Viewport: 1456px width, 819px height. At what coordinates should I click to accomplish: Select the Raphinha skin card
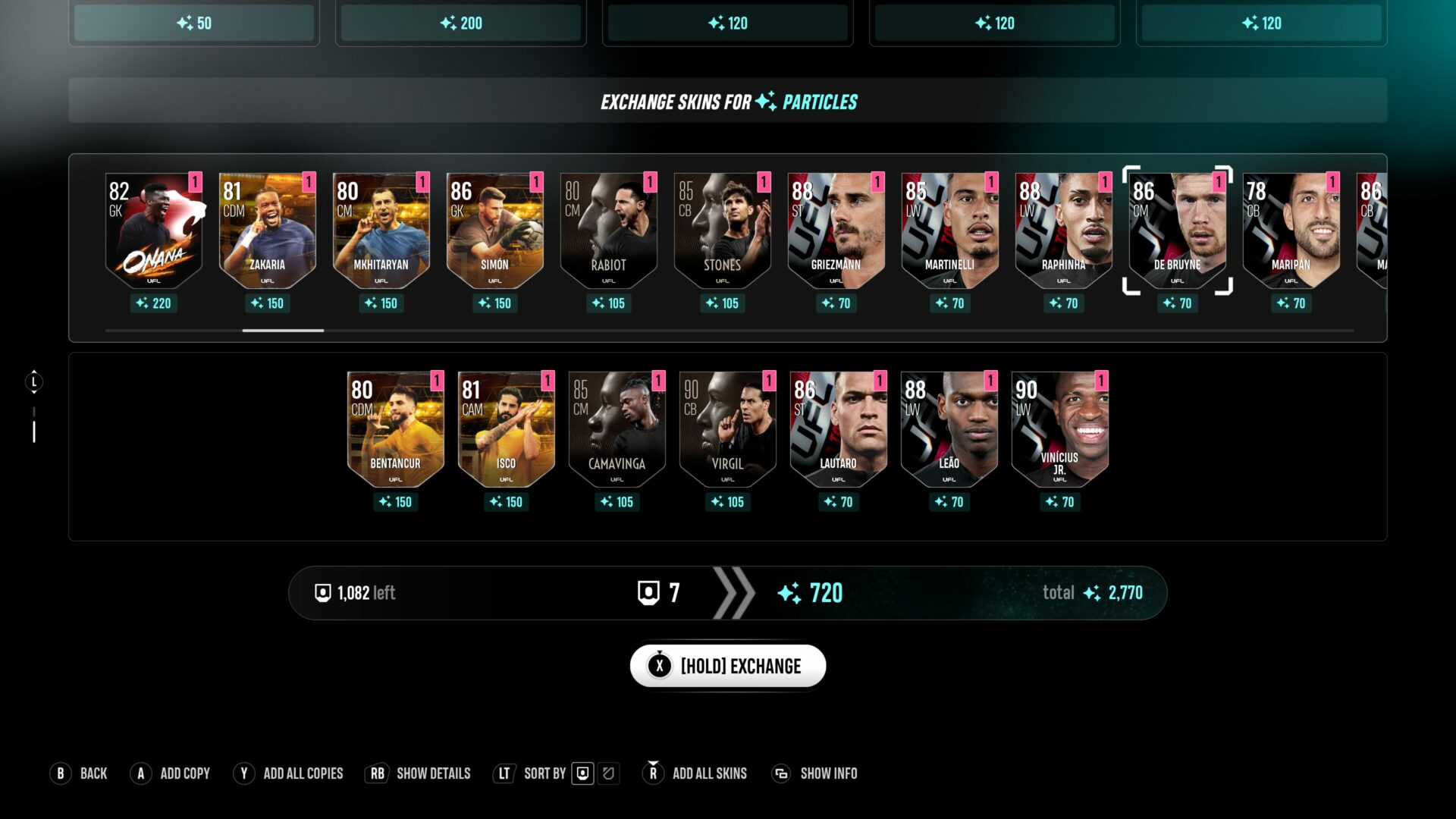[x=1064, y=231]
